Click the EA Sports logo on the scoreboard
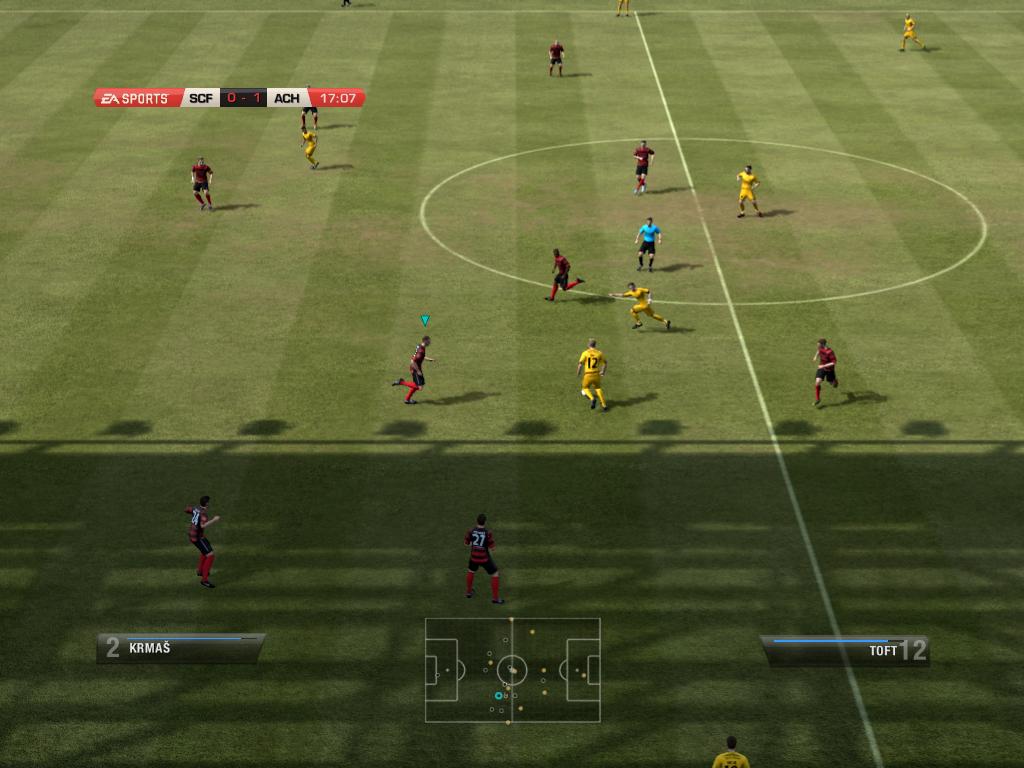 point(137,98)
